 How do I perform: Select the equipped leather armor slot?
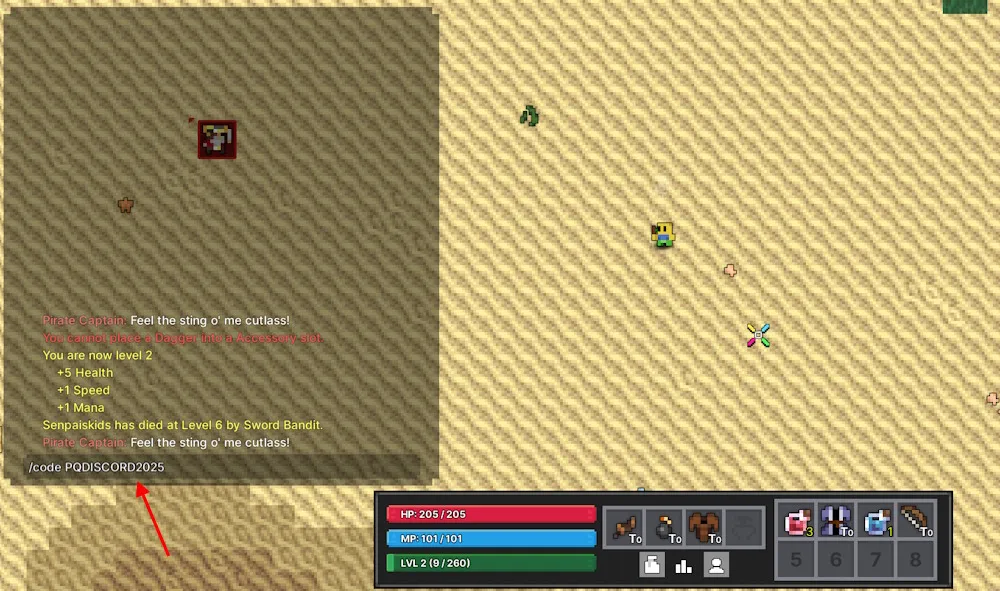tap(705, 526)
